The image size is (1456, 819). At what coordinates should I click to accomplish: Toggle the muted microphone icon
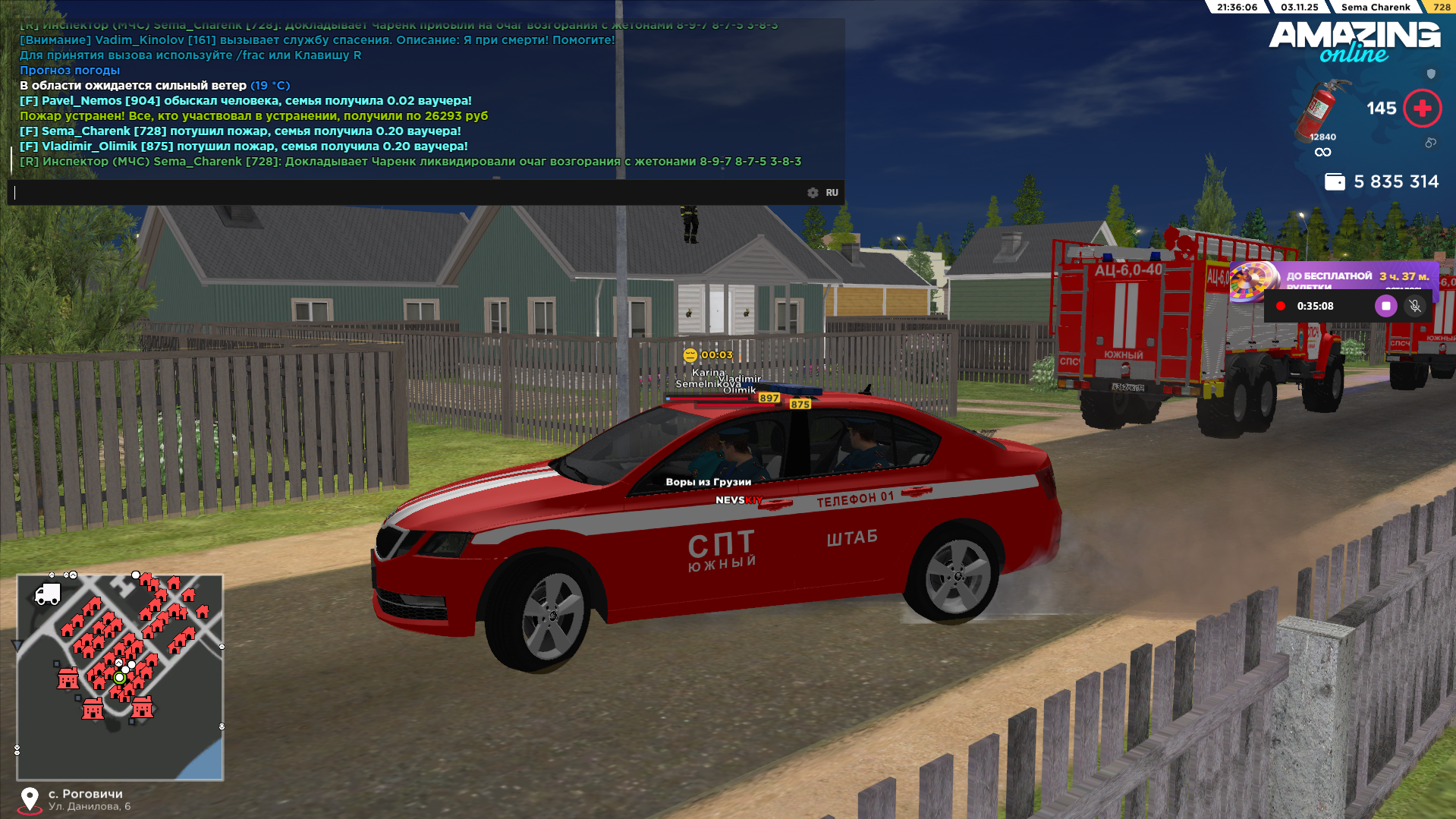pos(1414,306)
